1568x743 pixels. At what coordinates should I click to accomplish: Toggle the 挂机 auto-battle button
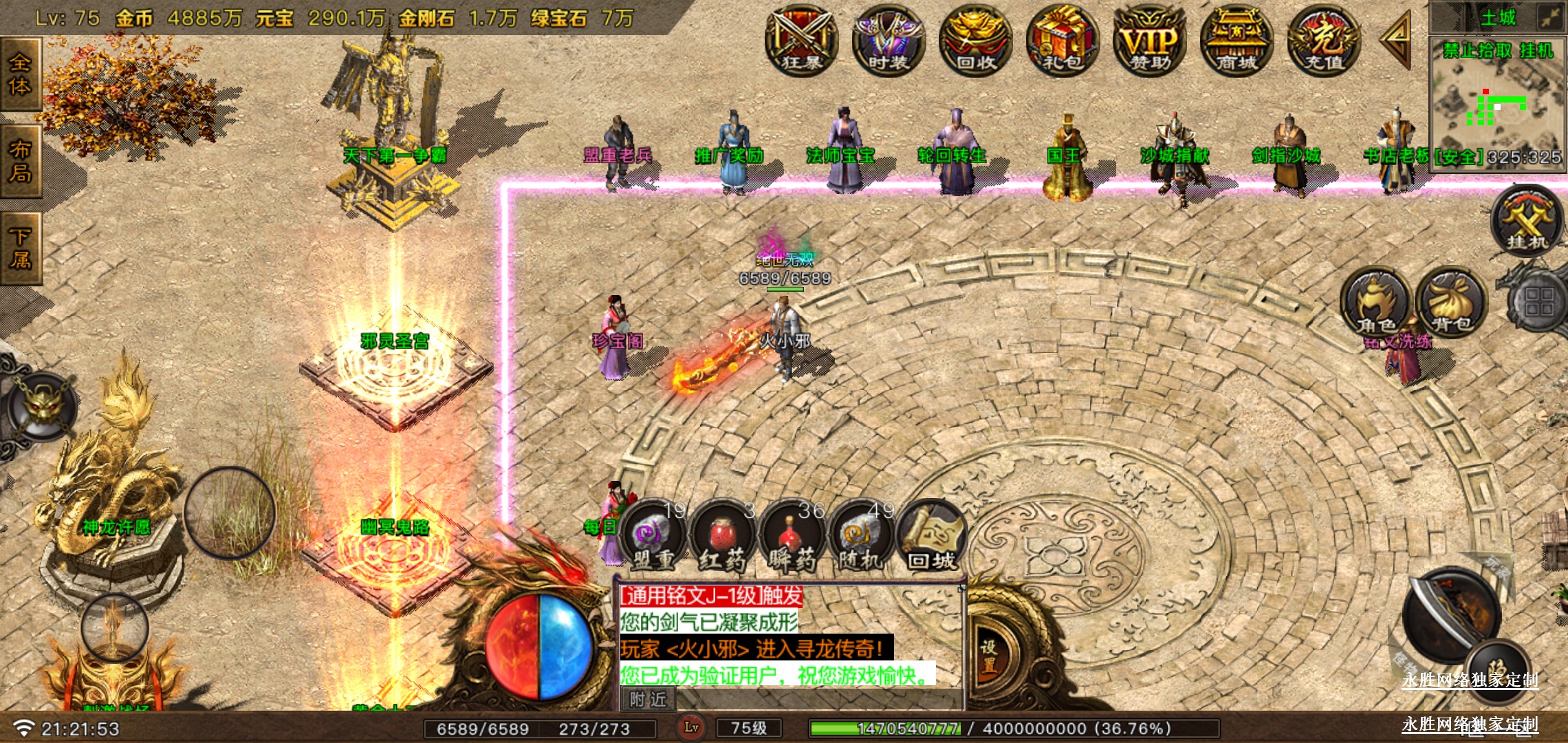(x=1527, y=222)
